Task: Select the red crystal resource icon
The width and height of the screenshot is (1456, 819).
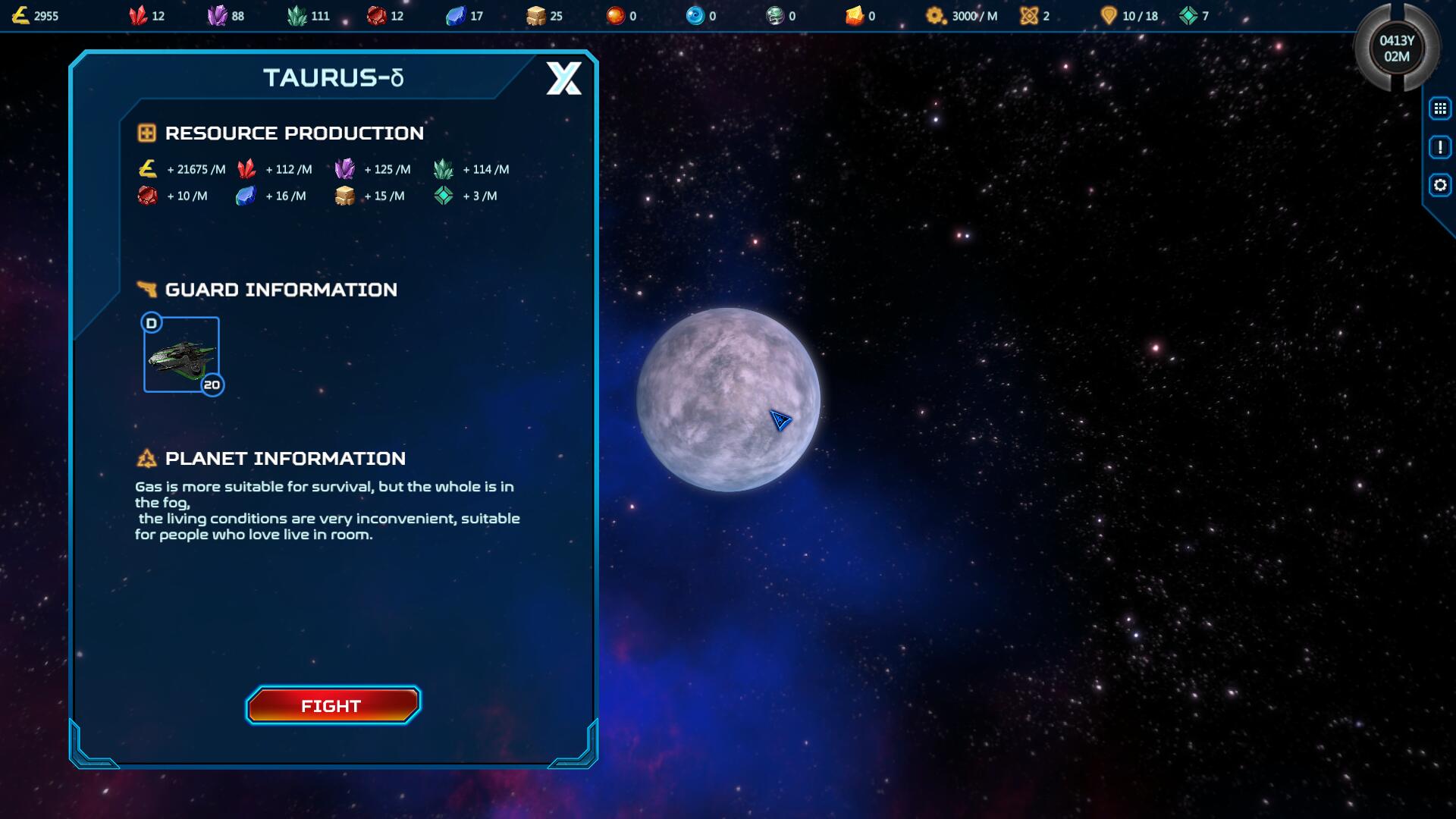Action: click(x=139, y=14)
